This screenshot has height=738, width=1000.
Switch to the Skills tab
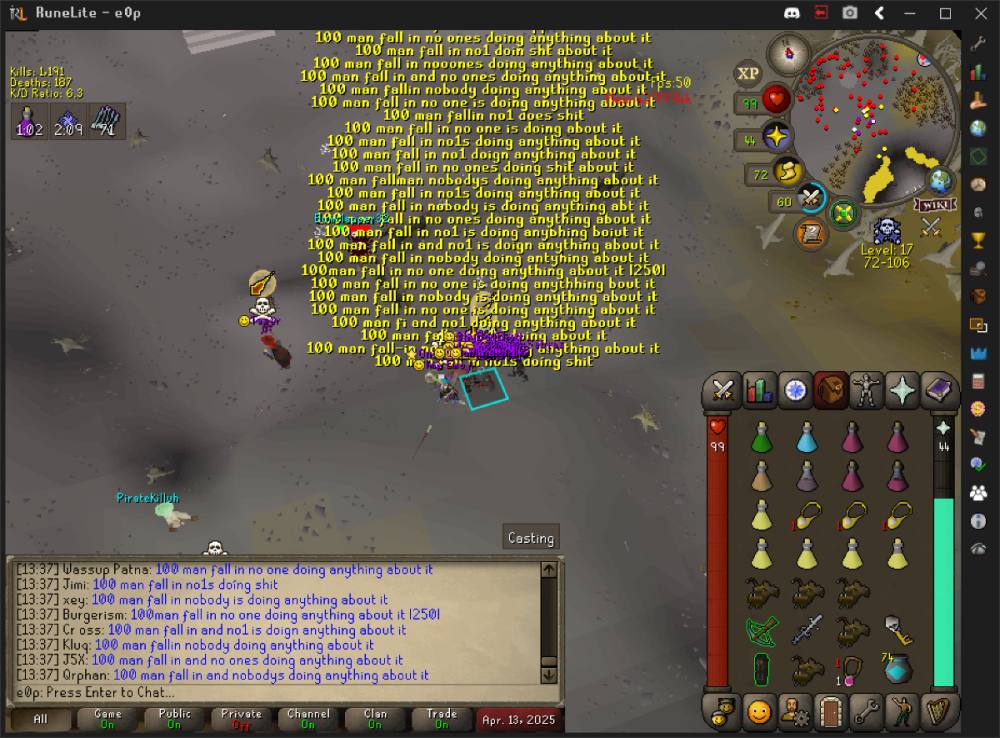tap(759, 390)
